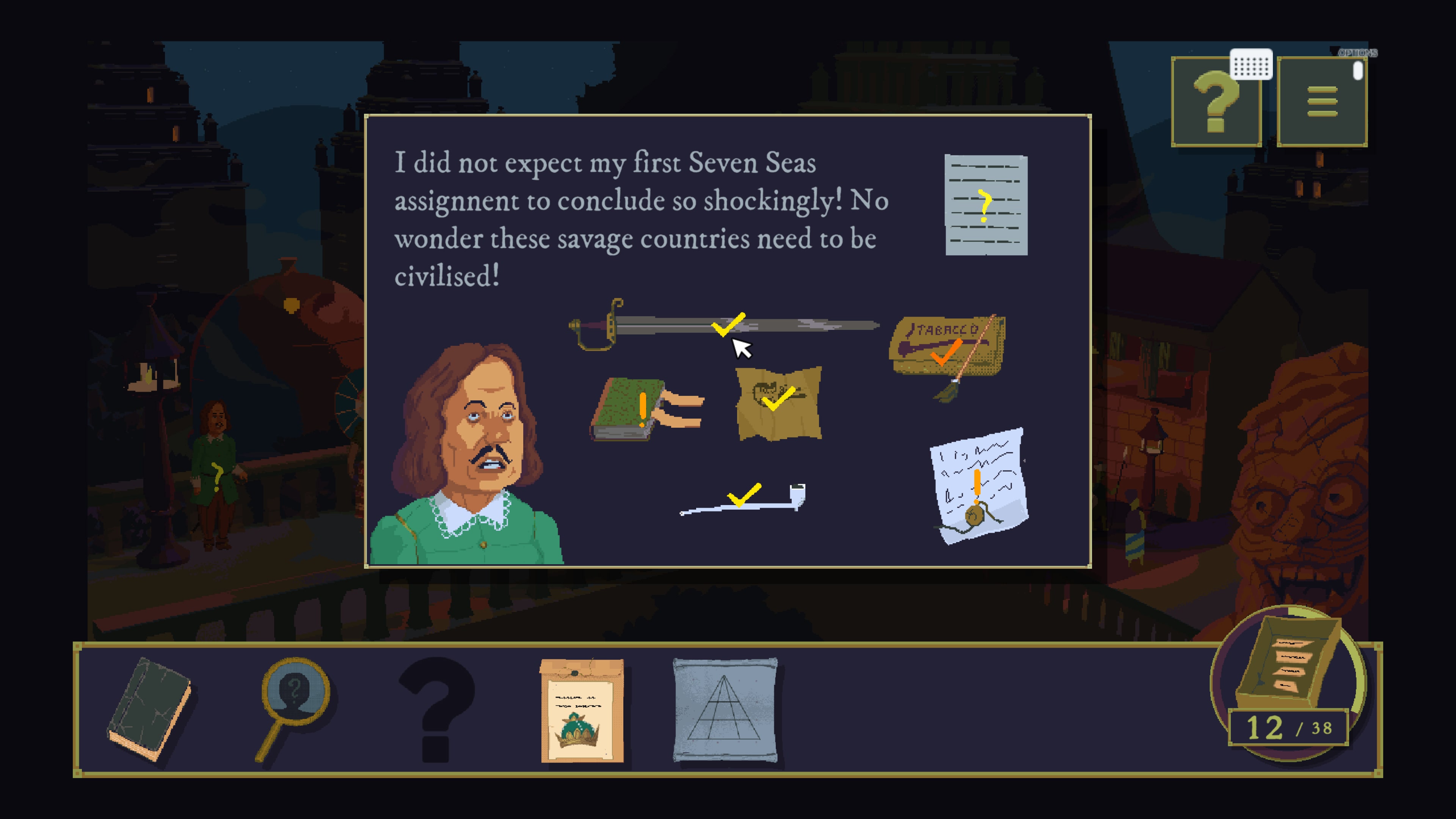Viewport: 1456px width, 819px height.
Task: Select the crumpled tan parchment topic
Action: pos(778,402)
